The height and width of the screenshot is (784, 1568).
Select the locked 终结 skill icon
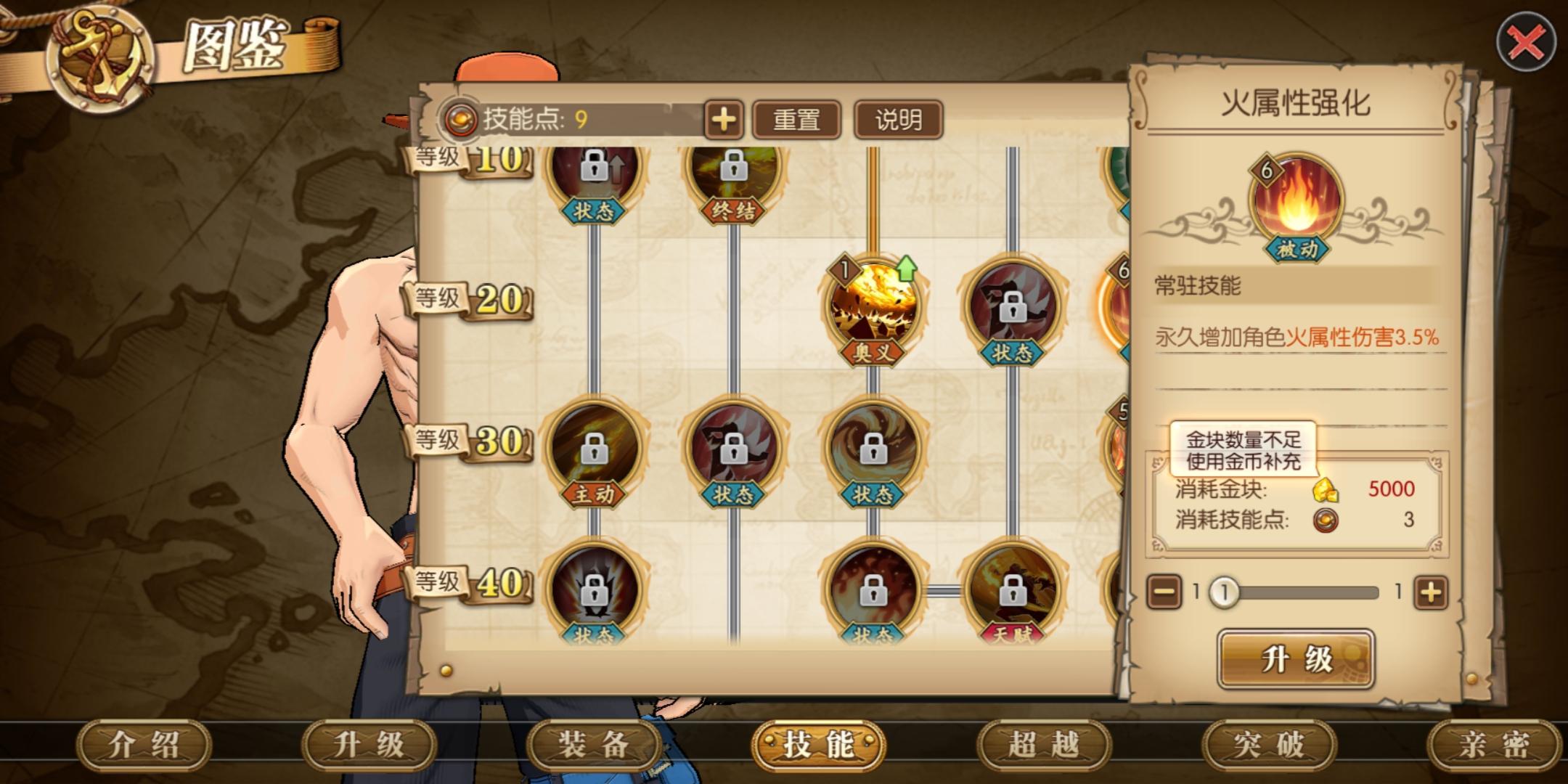click(733, 171)
